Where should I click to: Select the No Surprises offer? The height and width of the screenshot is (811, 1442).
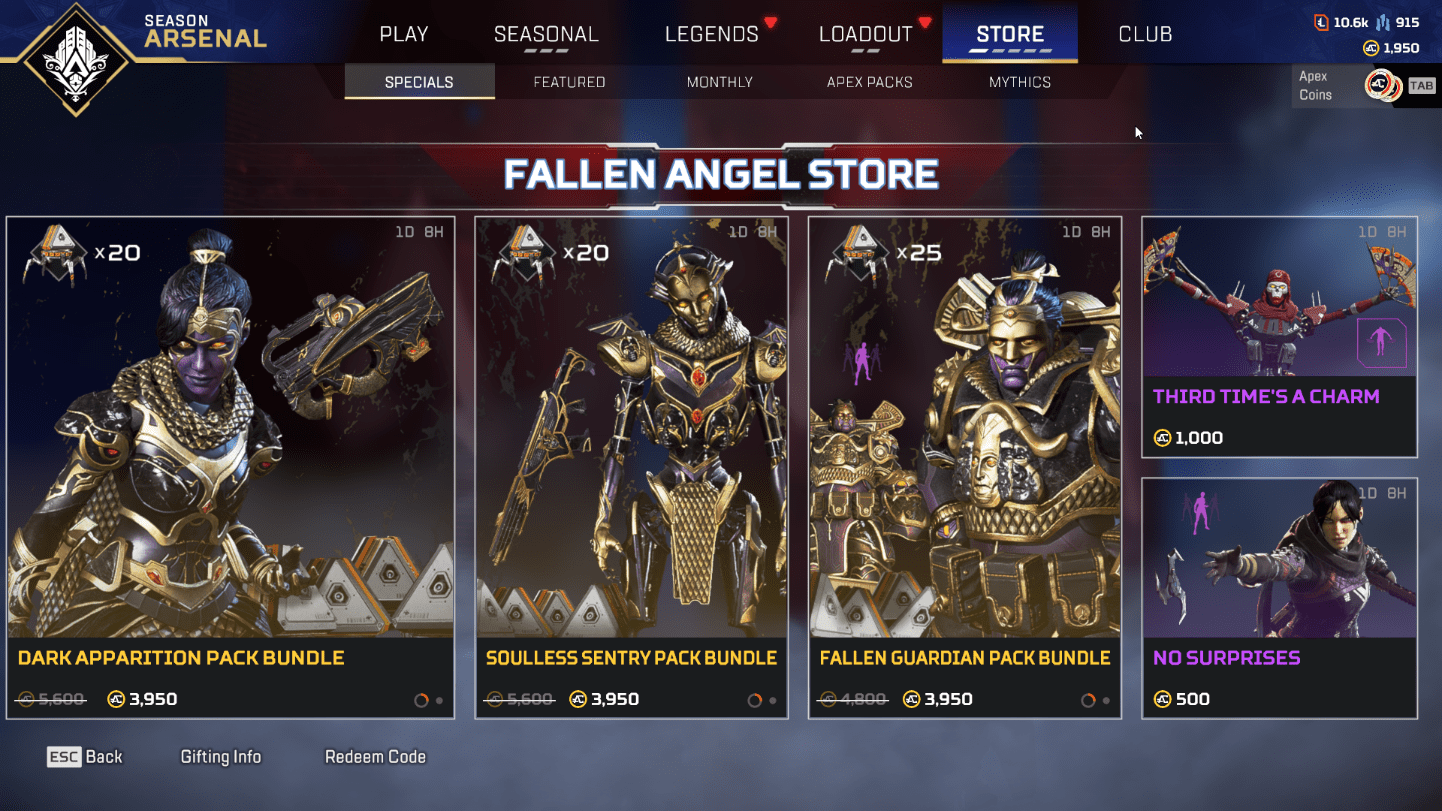pos(1279,597)
